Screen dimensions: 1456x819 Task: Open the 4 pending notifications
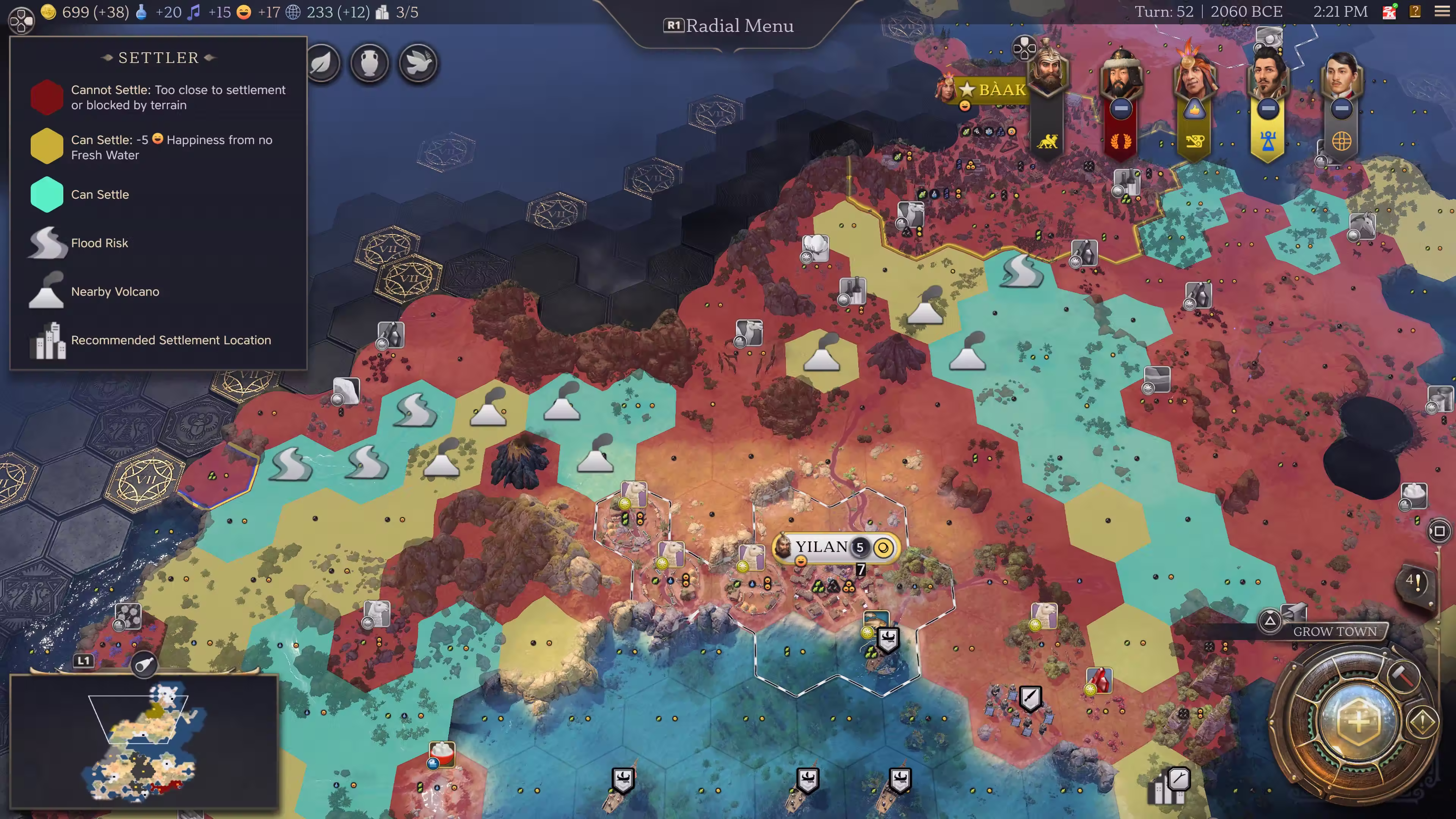tap(1414, 582)
